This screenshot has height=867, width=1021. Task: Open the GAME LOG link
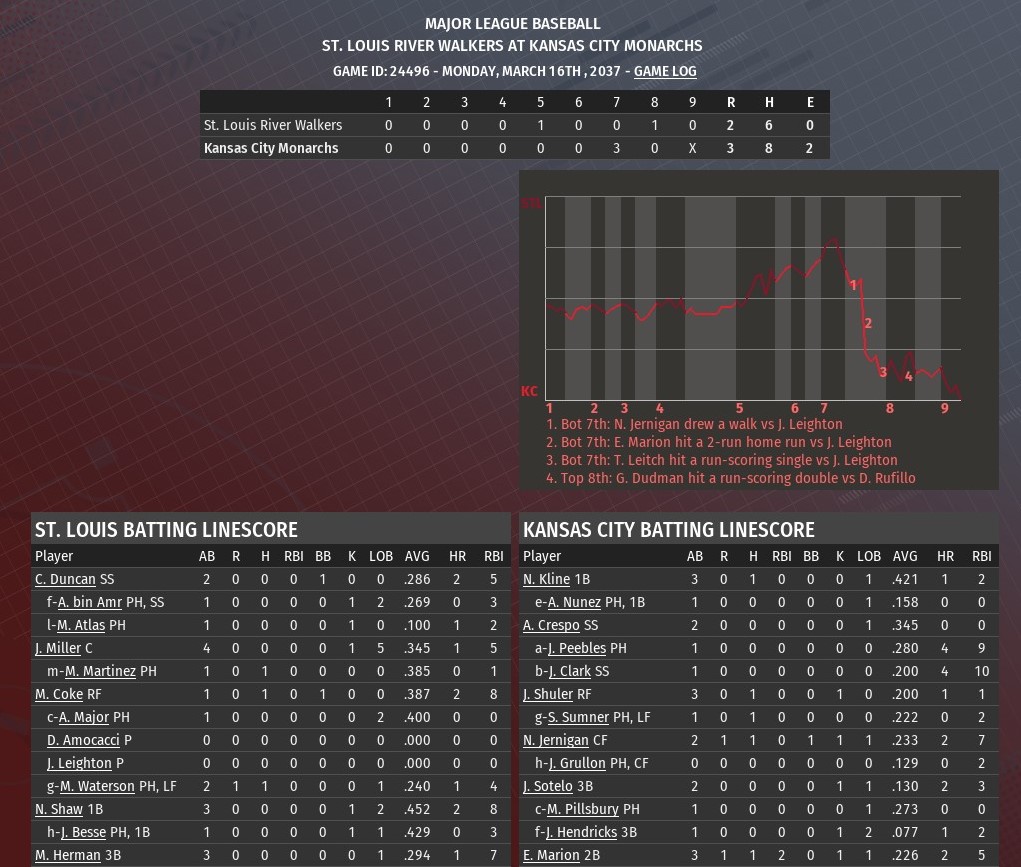point(665,71)
